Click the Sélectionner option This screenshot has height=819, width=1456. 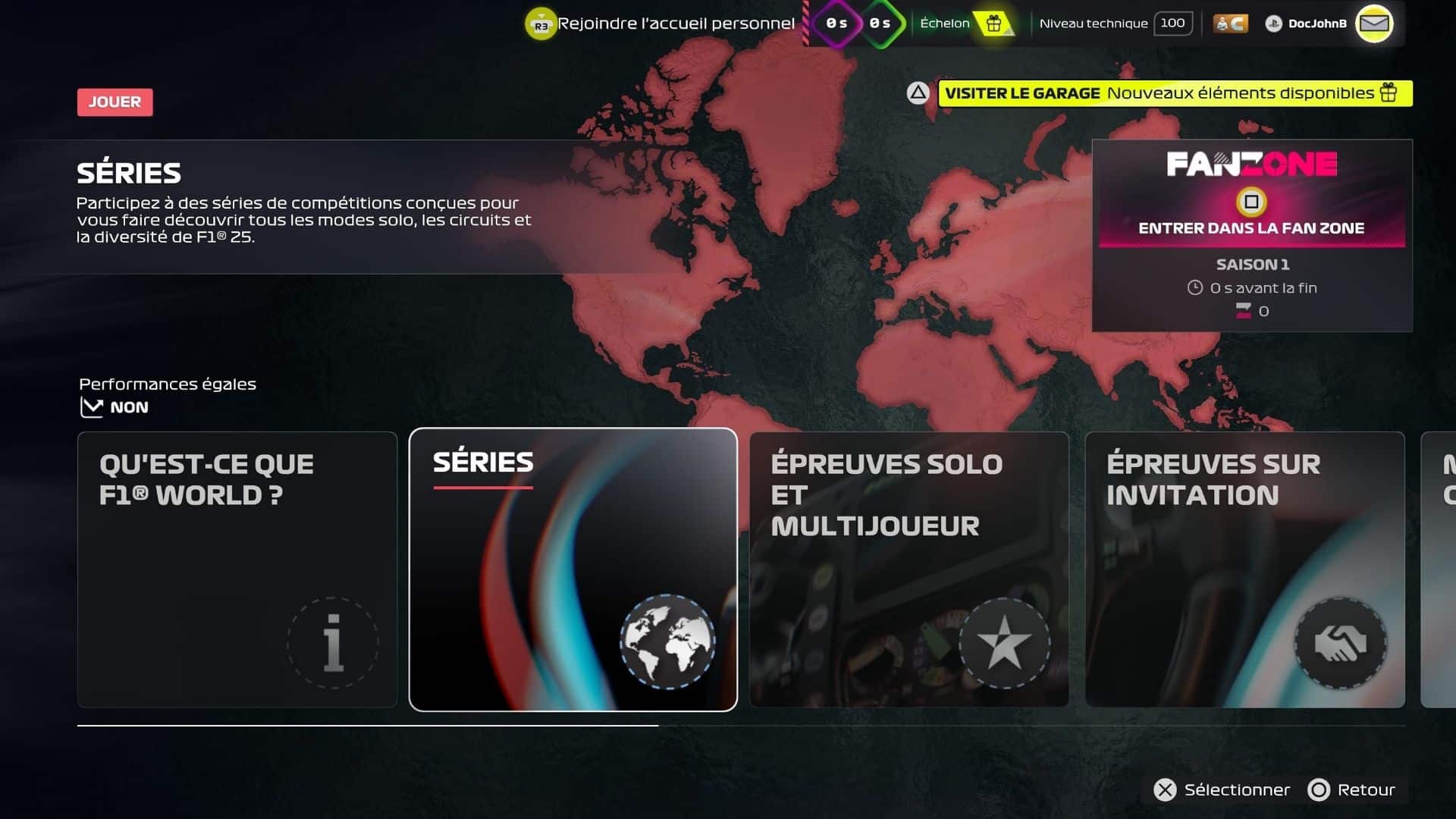[1222, 789]
